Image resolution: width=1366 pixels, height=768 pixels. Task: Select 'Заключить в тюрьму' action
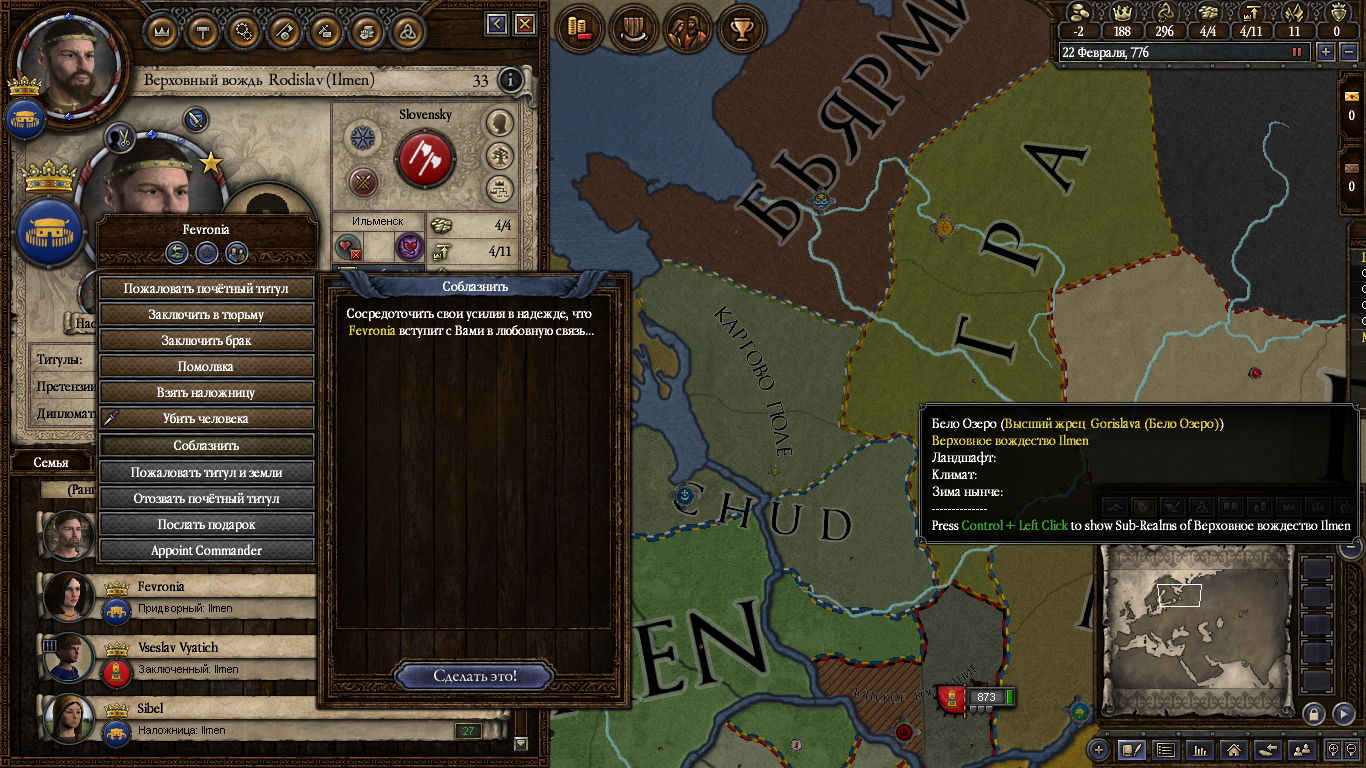click(x=206, y=314)
